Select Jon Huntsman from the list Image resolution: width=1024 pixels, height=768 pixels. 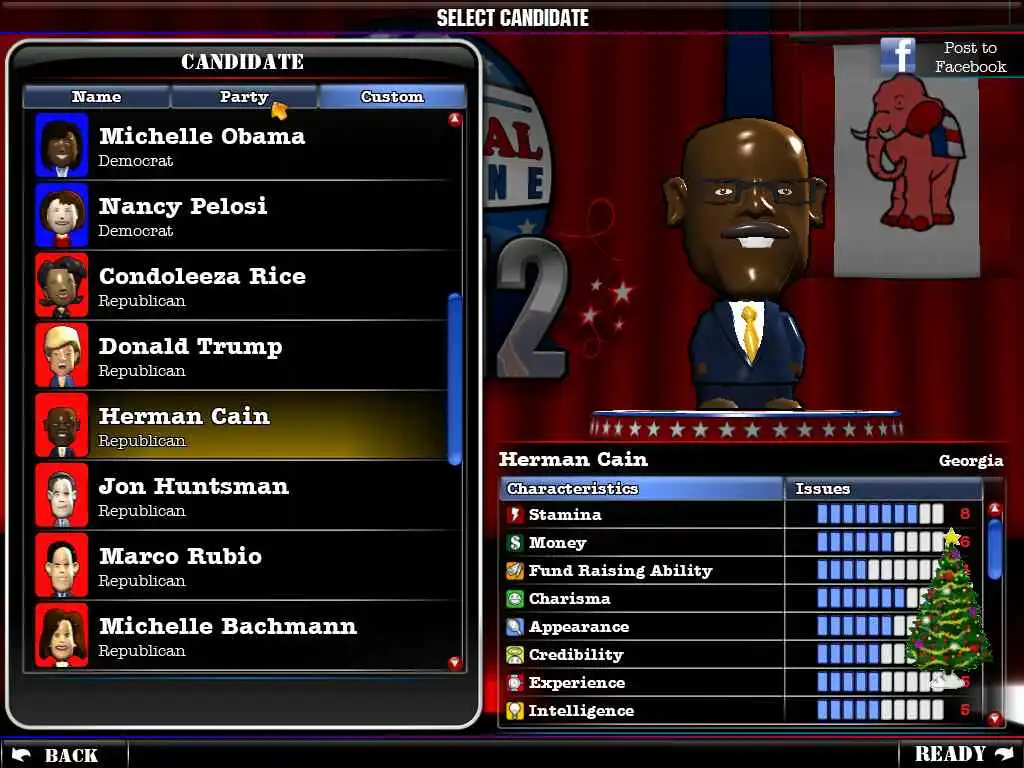[x=240, y=496]
